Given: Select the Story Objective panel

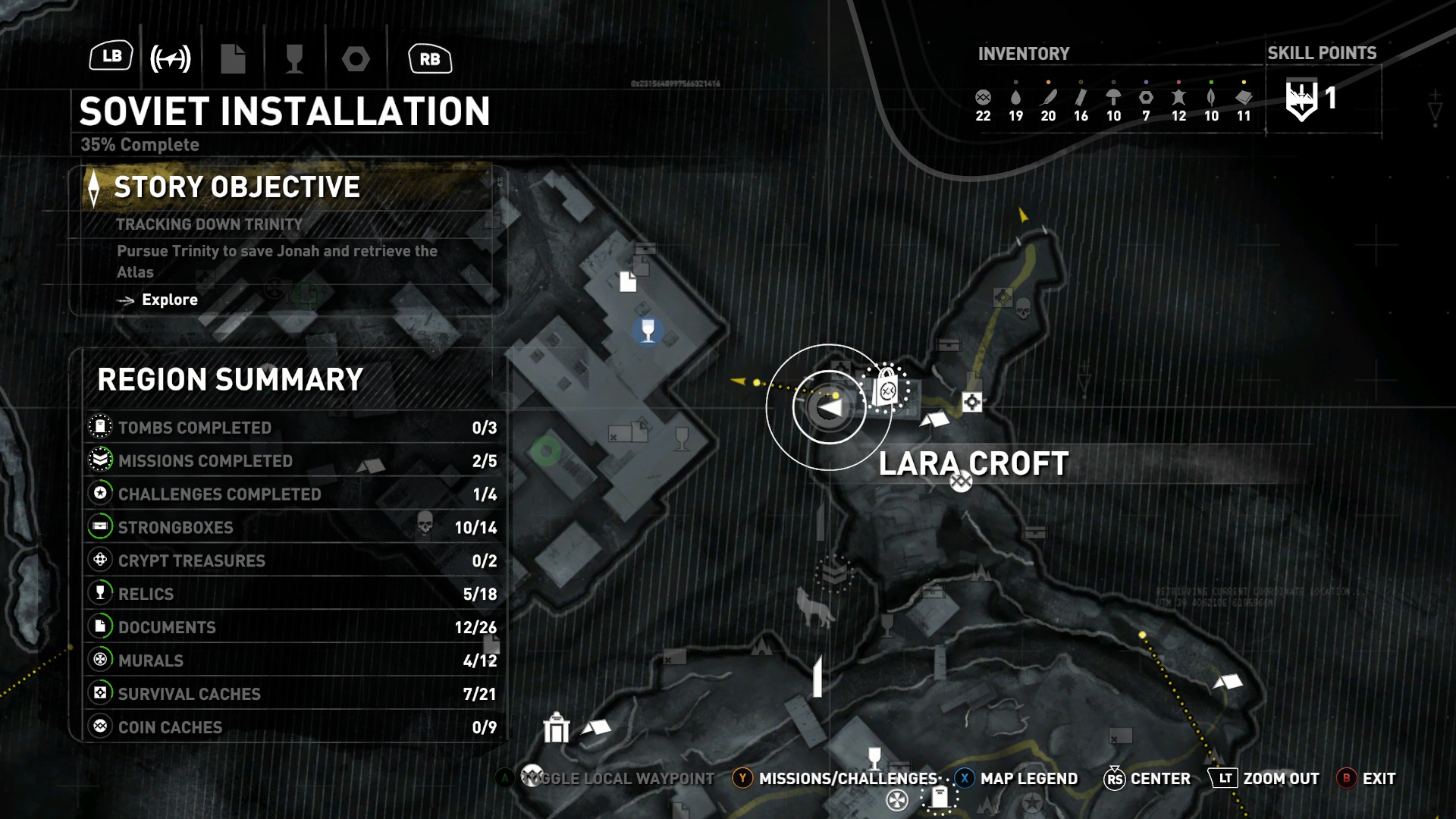Looking at the screenshot, I should click(288, 187).
